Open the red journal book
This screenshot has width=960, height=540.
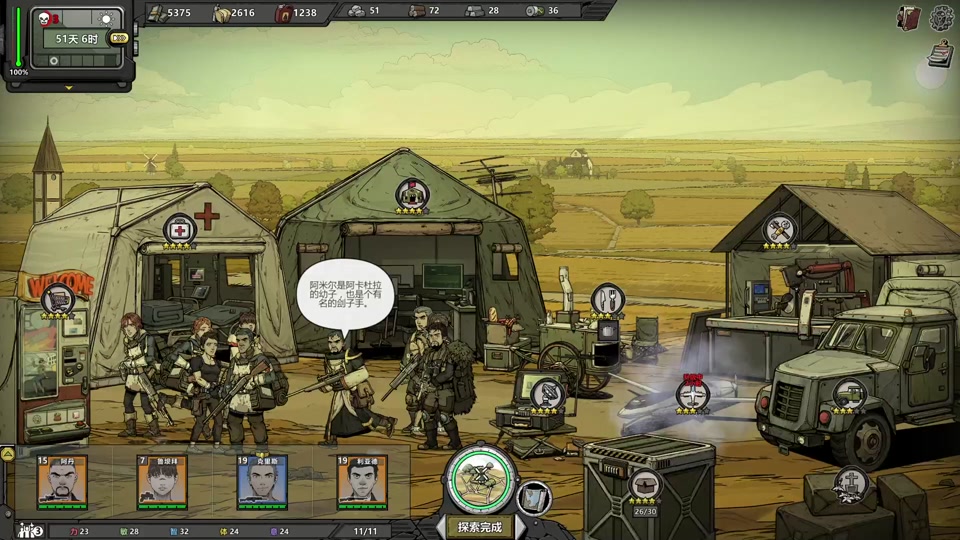pyautogui.click(x=909, y=17)
